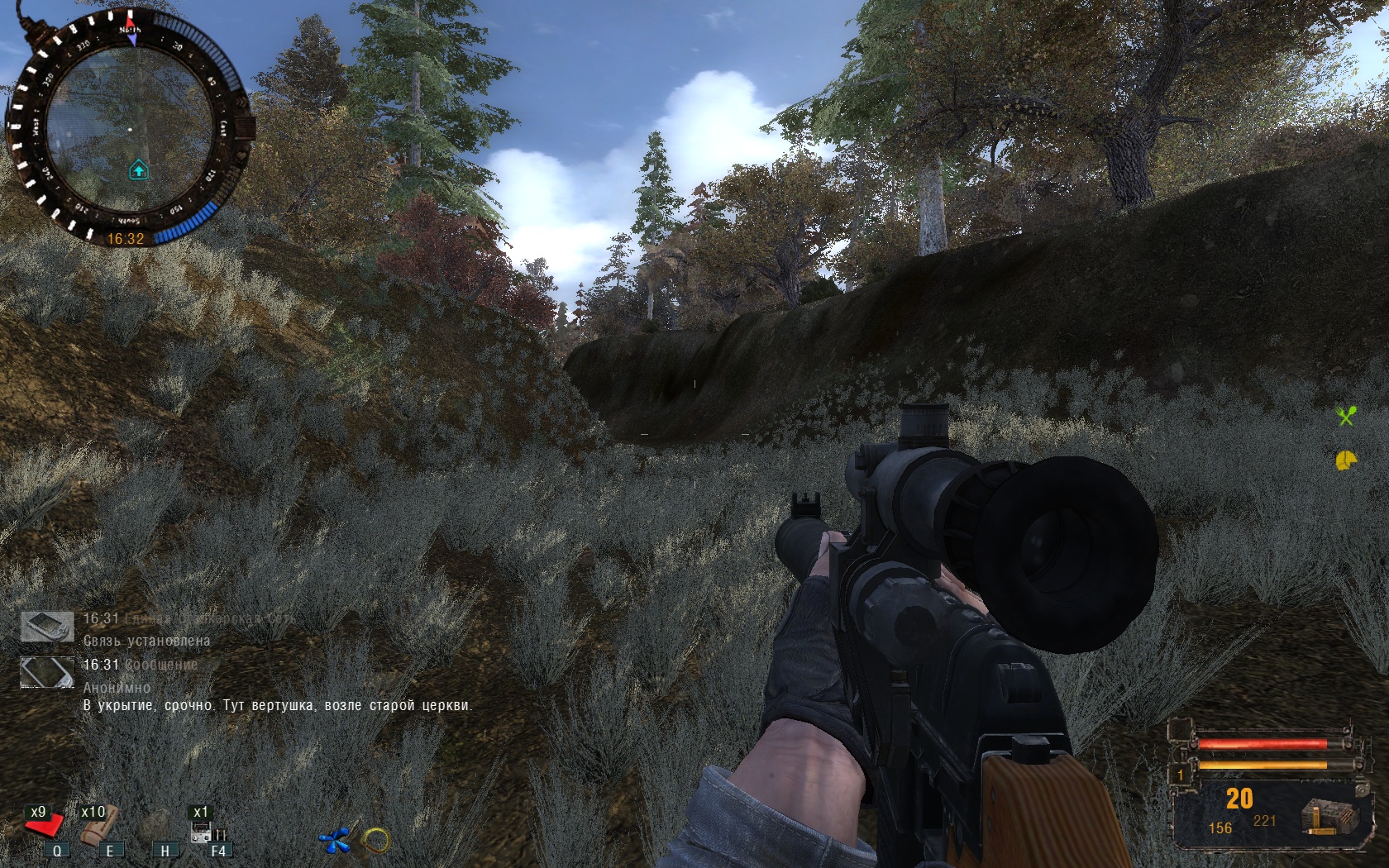Click the yellow helmet condition icon
Image resolution: width=1389 pixels, height=868 pixels.
[1346, 460]
